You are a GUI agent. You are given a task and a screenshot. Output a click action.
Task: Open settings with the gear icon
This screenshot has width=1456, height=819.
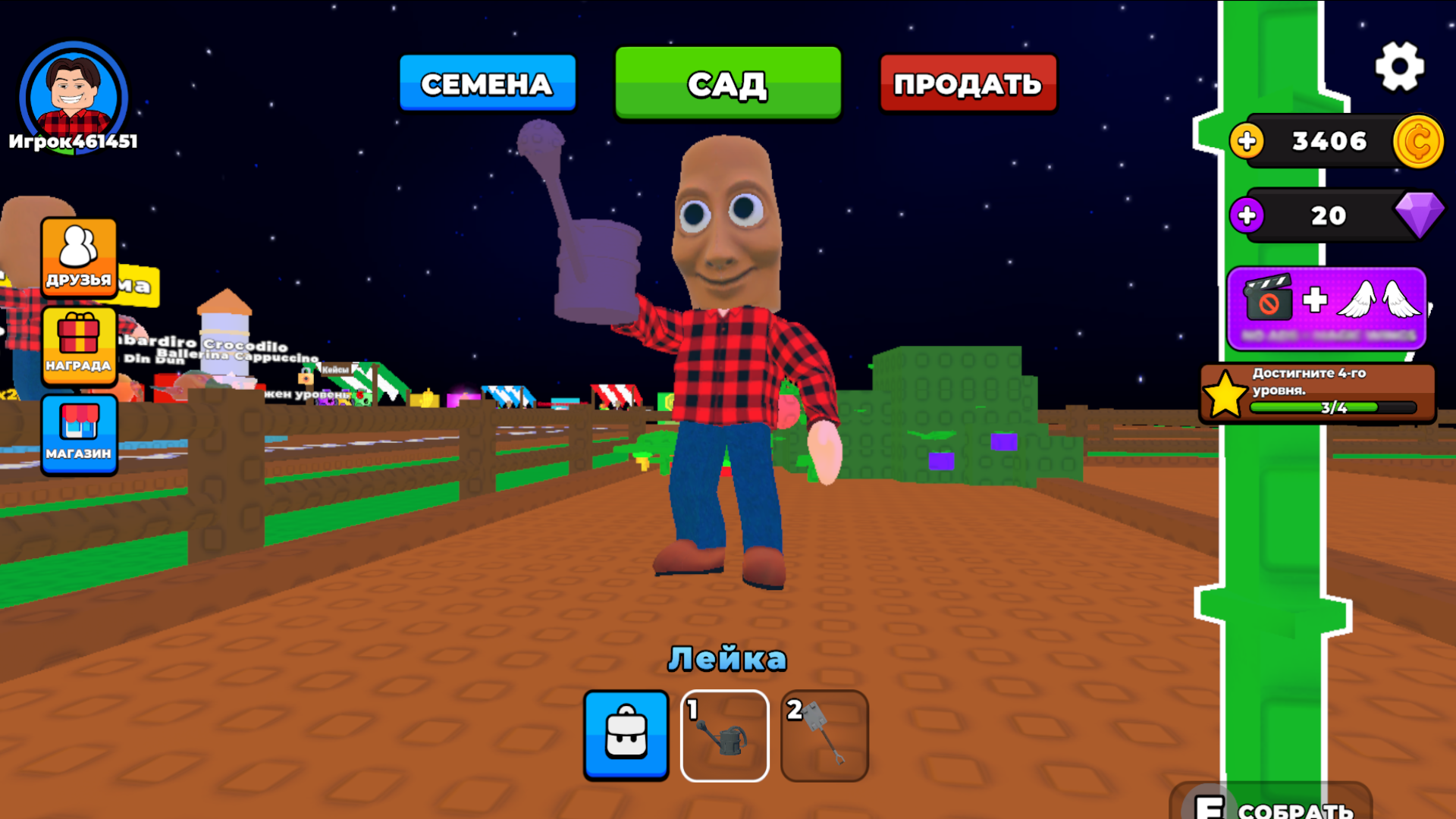(1399, 64)
